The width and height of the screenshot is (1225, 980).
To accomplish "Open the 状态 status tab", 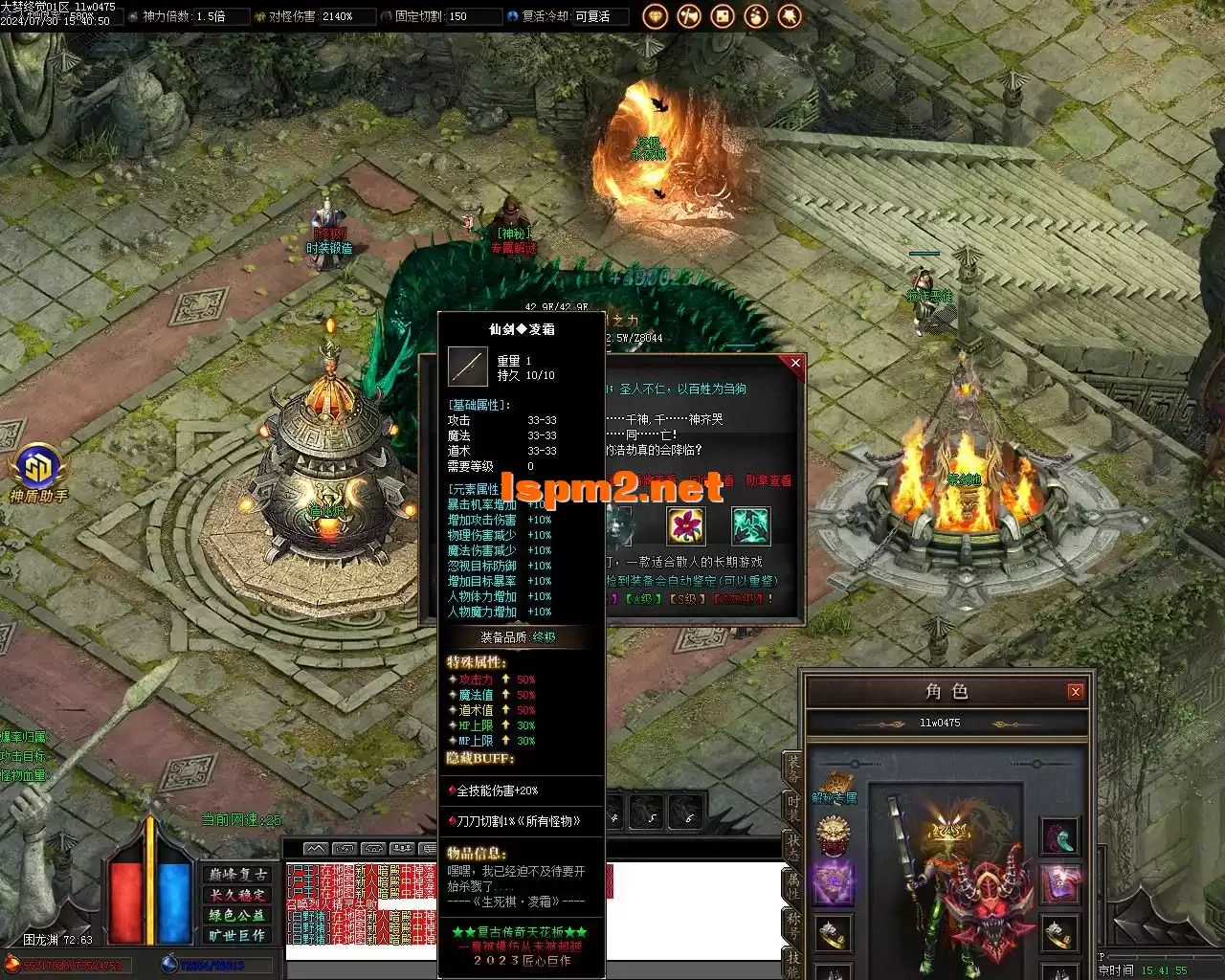I will coord(792,847).
